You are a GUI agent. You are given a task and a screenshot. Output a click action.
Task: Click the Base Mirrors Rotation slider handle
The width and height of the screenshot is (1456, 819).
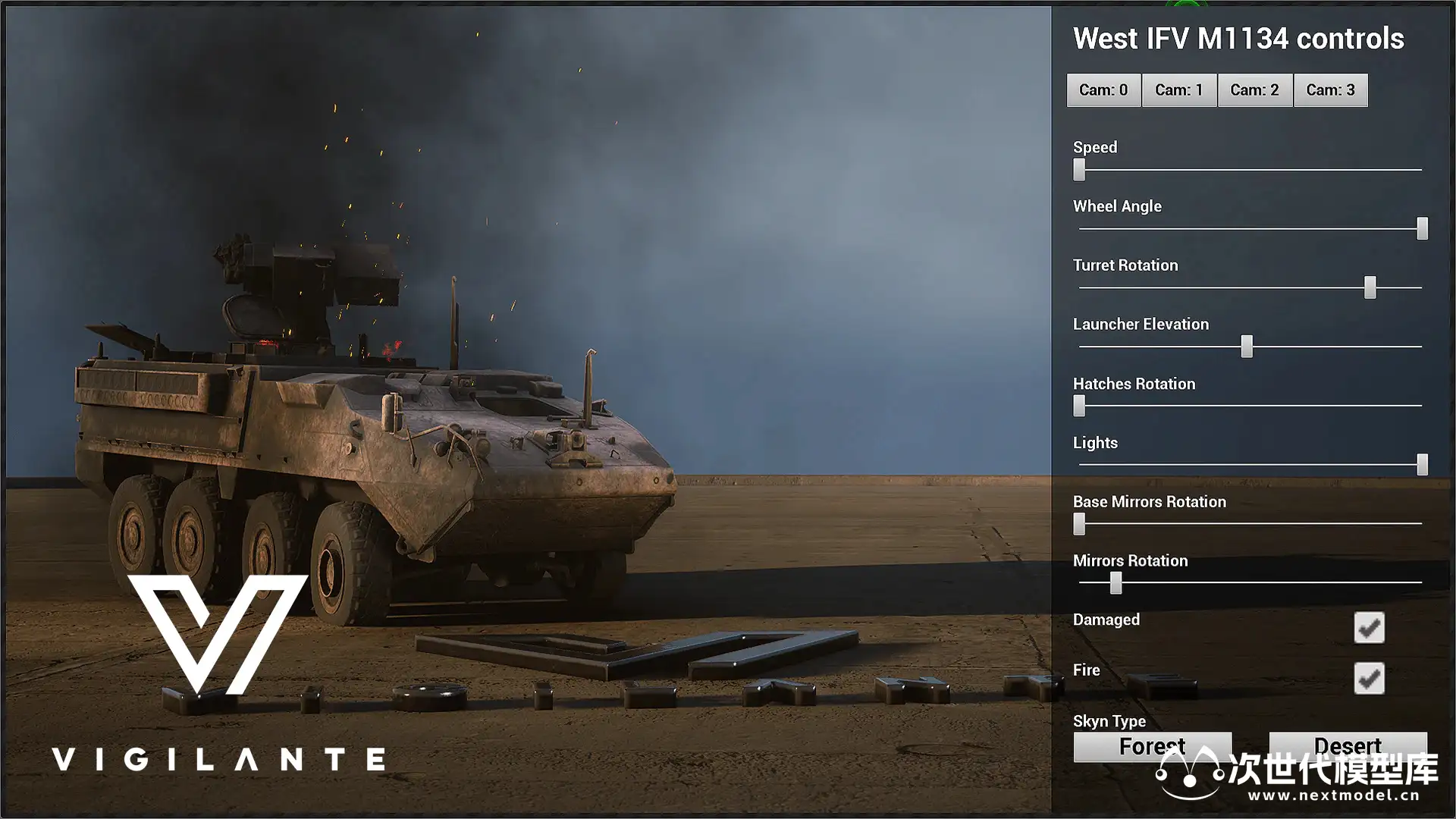pos(1079,524)
